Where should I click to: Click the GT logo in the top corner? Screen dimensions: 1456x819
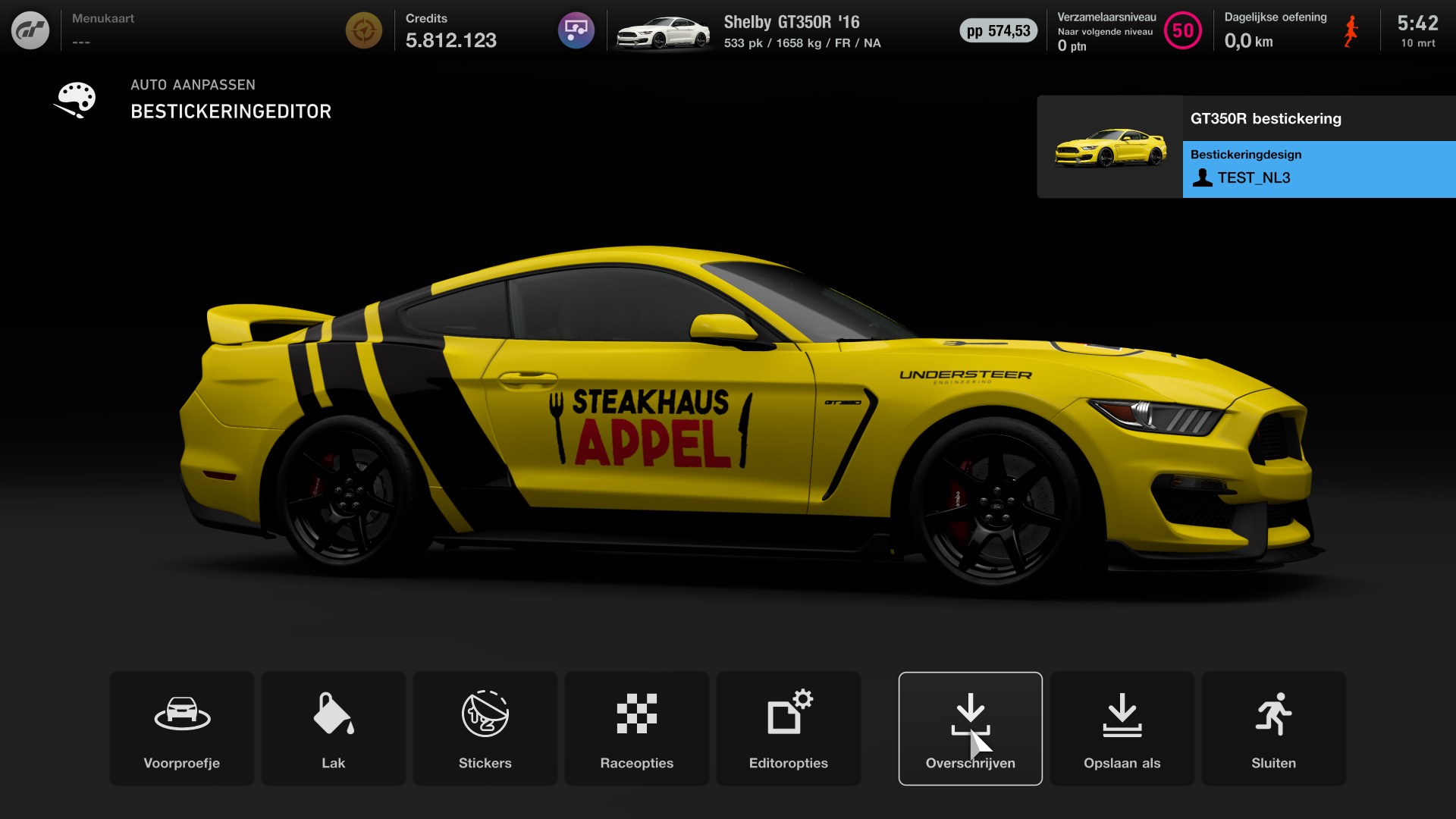[x=30, y=30]
